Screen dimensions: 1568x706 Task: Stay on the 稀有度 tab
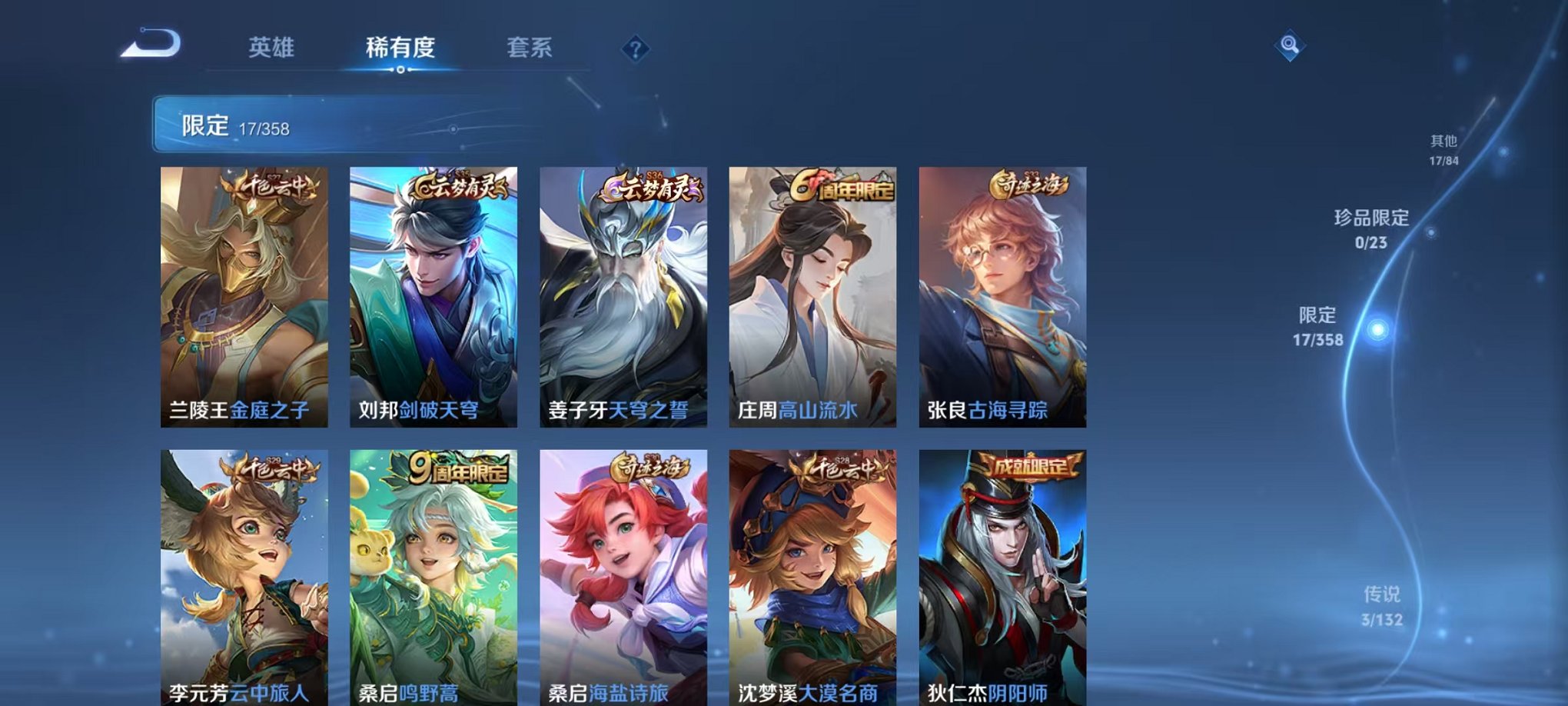pos(400,48)
